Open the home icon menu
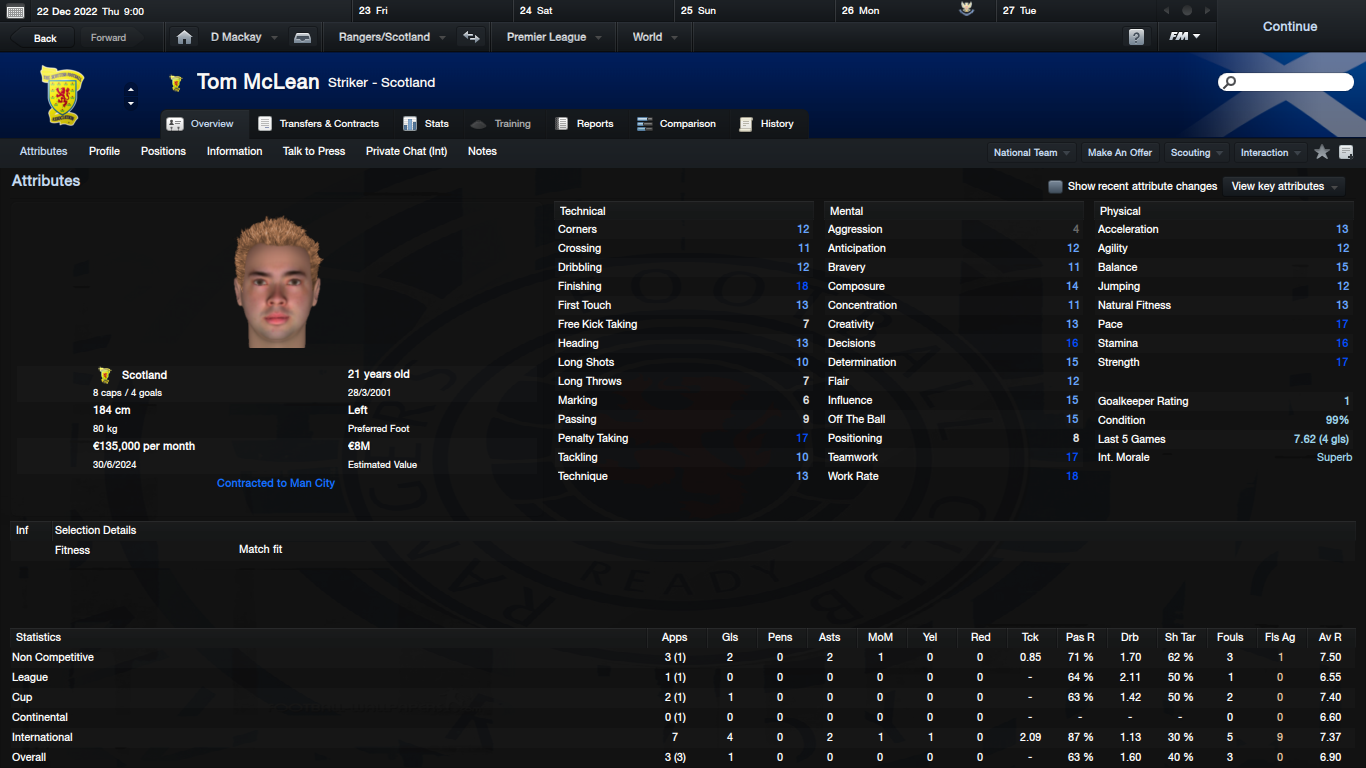The image size is (1366, 768). (184, 37)
